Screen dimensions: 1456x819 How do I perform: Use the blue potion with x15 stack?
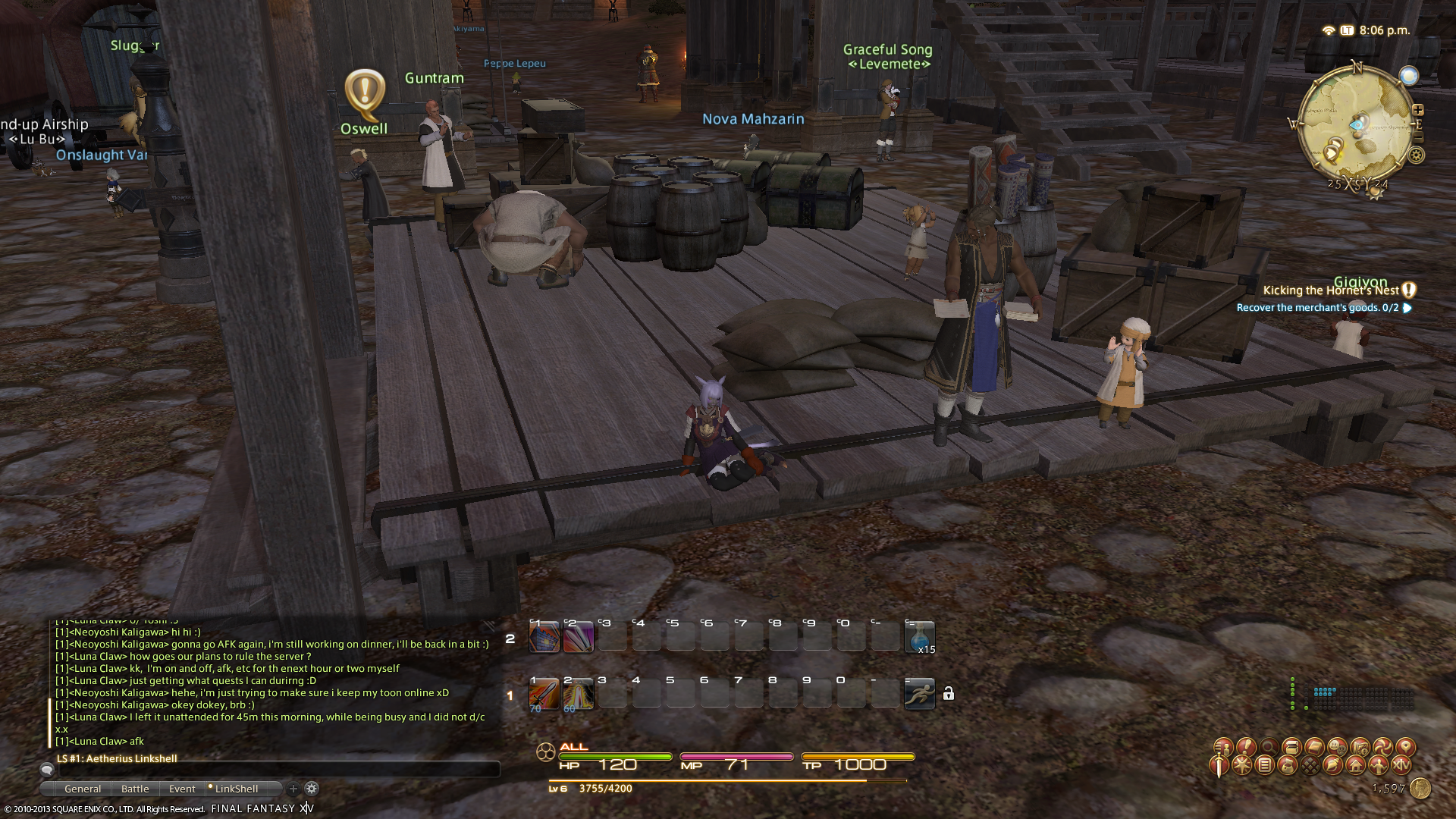tap(919, 637)
